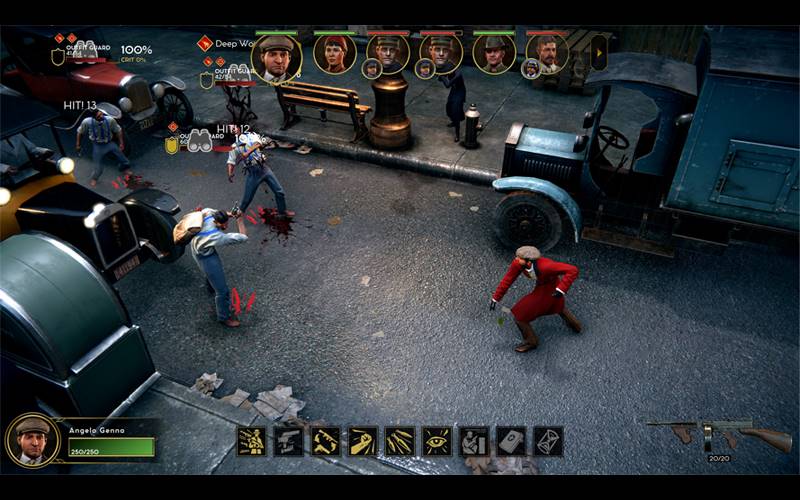Click Angelo Genna's character portrait
The height and width of the screenshot is (500, 800).
(x=33, y=440)
